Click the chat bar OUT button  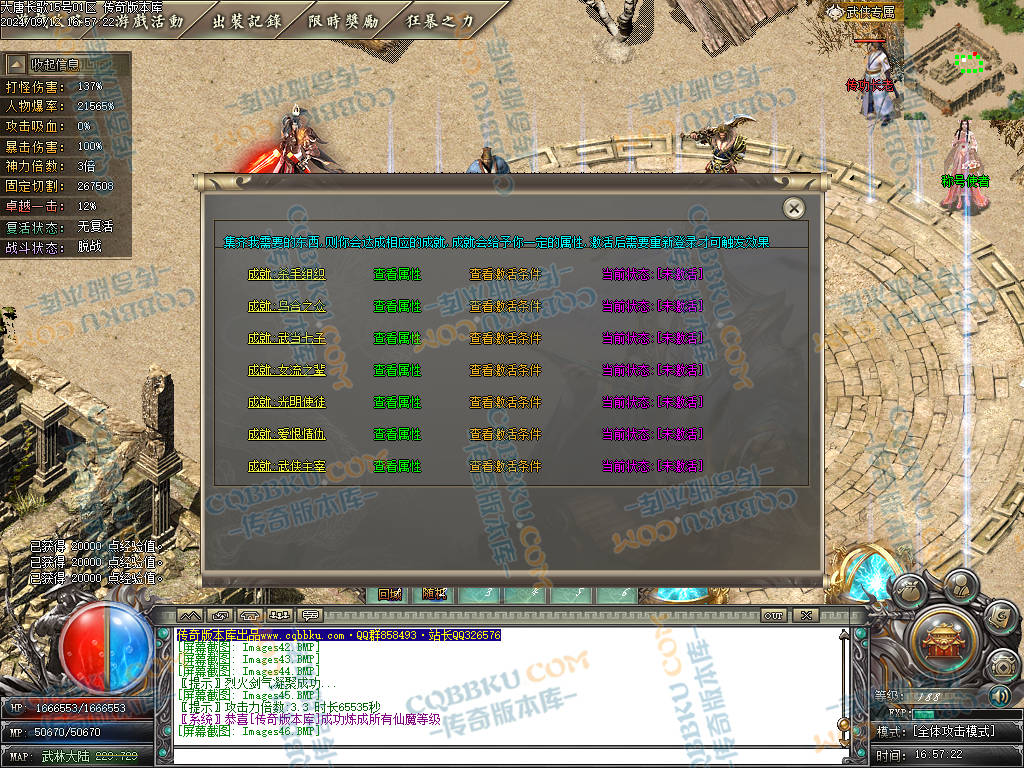point(773,615)
